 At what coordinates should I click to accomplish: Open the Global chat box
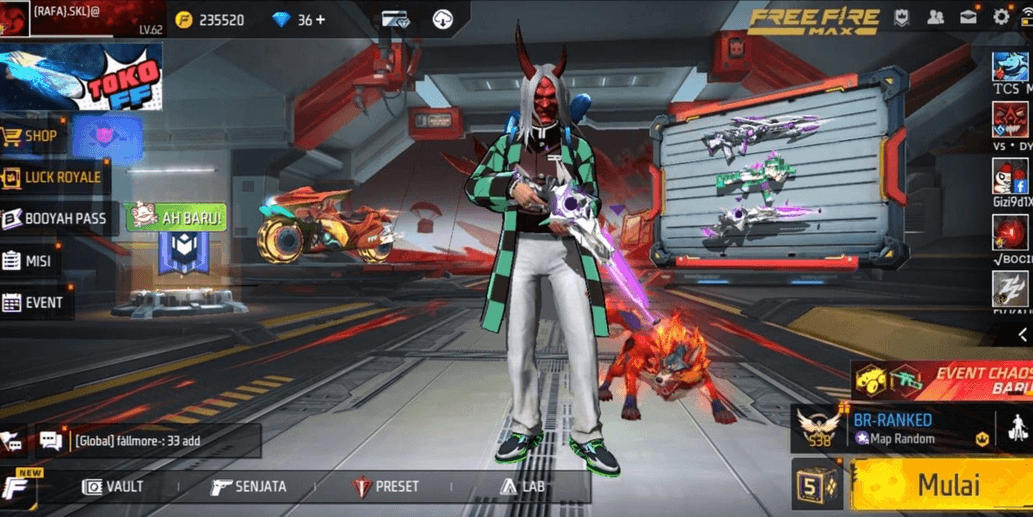point(148,440)
